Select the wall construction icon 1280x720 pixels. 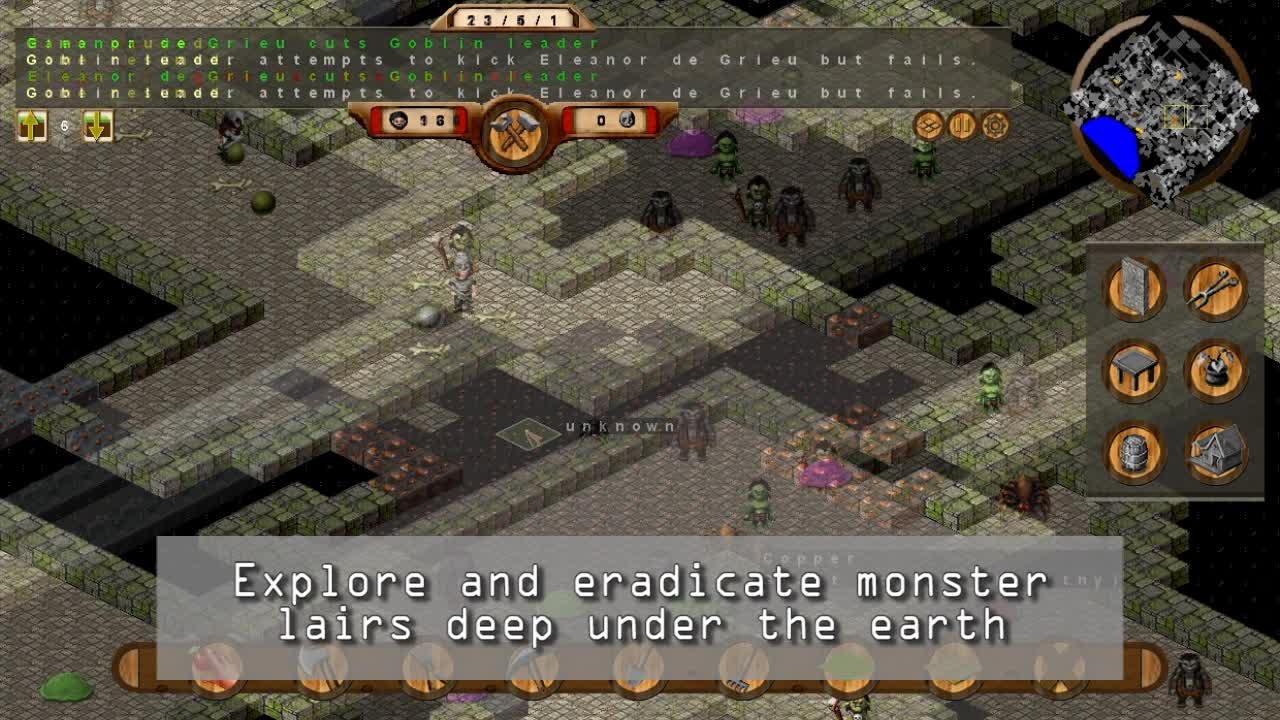point(1133,287)
